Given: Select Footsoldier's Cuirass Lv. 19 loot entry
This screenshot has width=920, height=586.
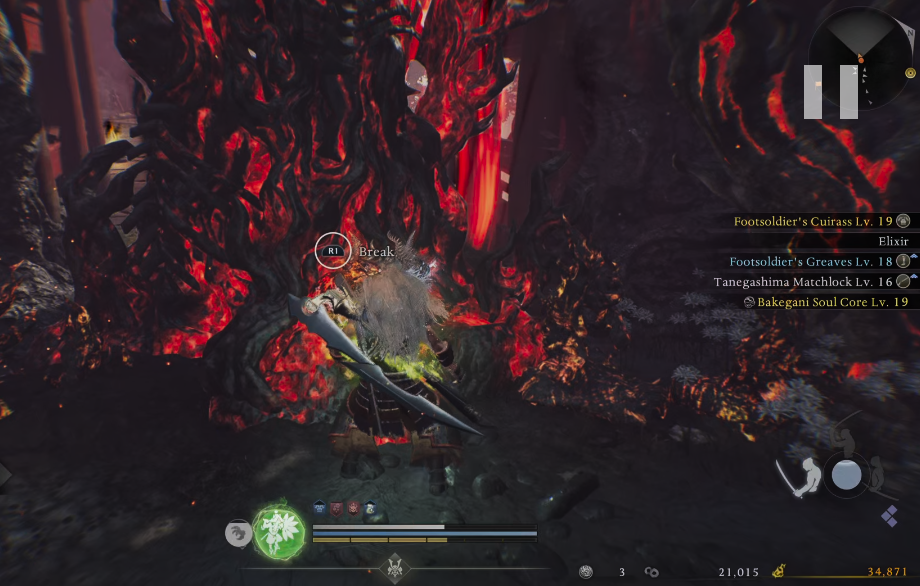Looking at the screenshot, I should [820, 221].
